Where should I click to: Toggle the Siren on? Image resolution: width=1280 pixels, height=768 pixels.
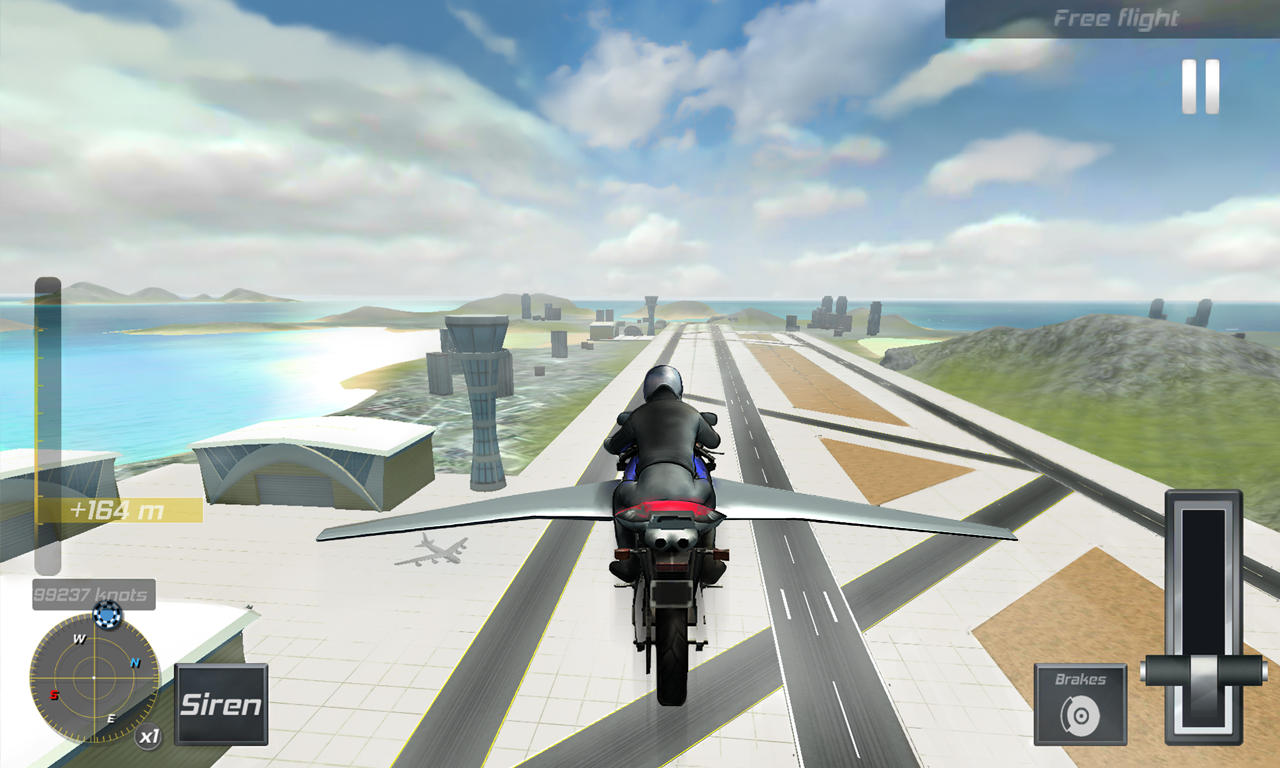[220, 705]
